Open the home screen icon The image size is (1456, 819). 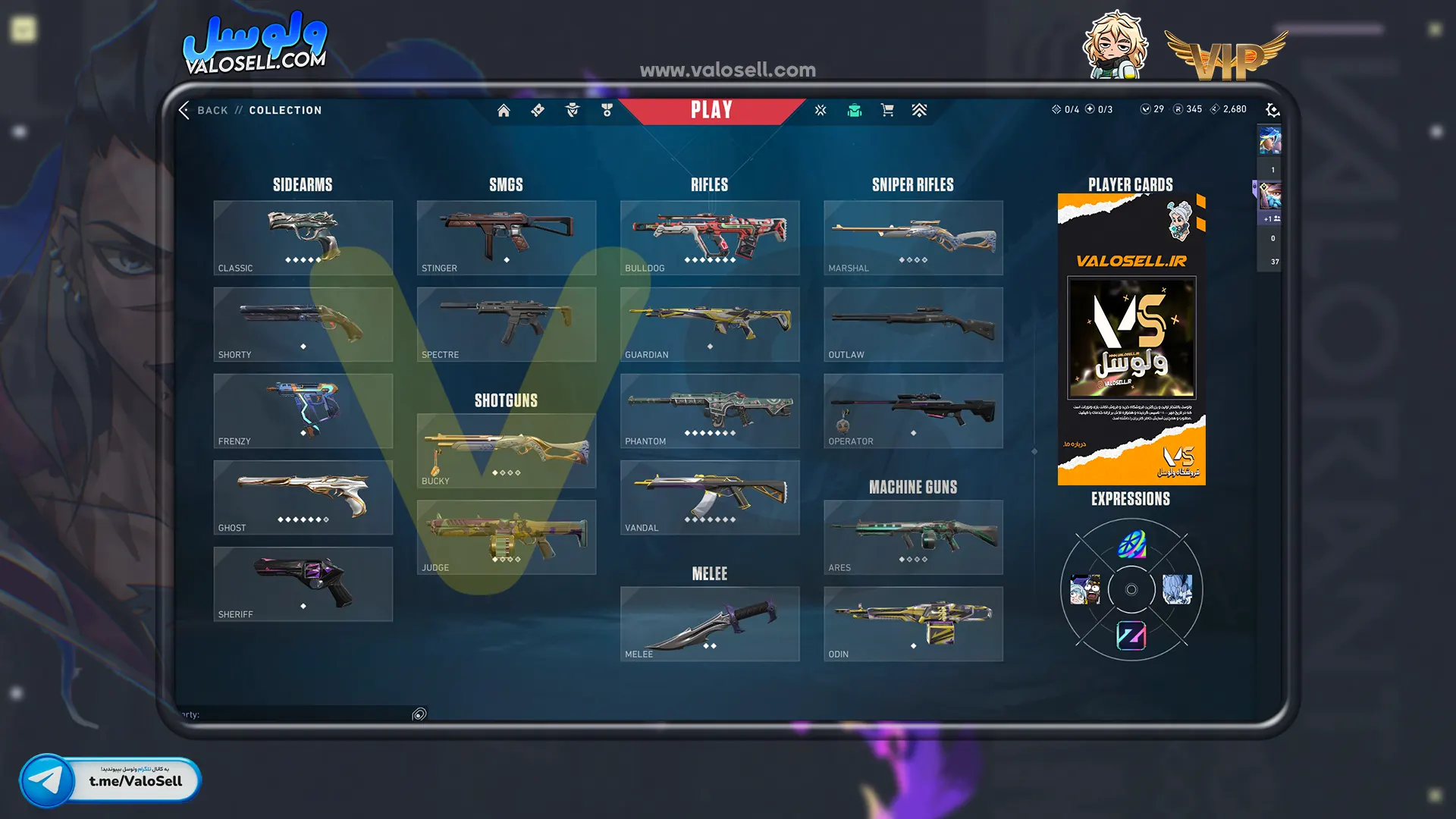504,111
